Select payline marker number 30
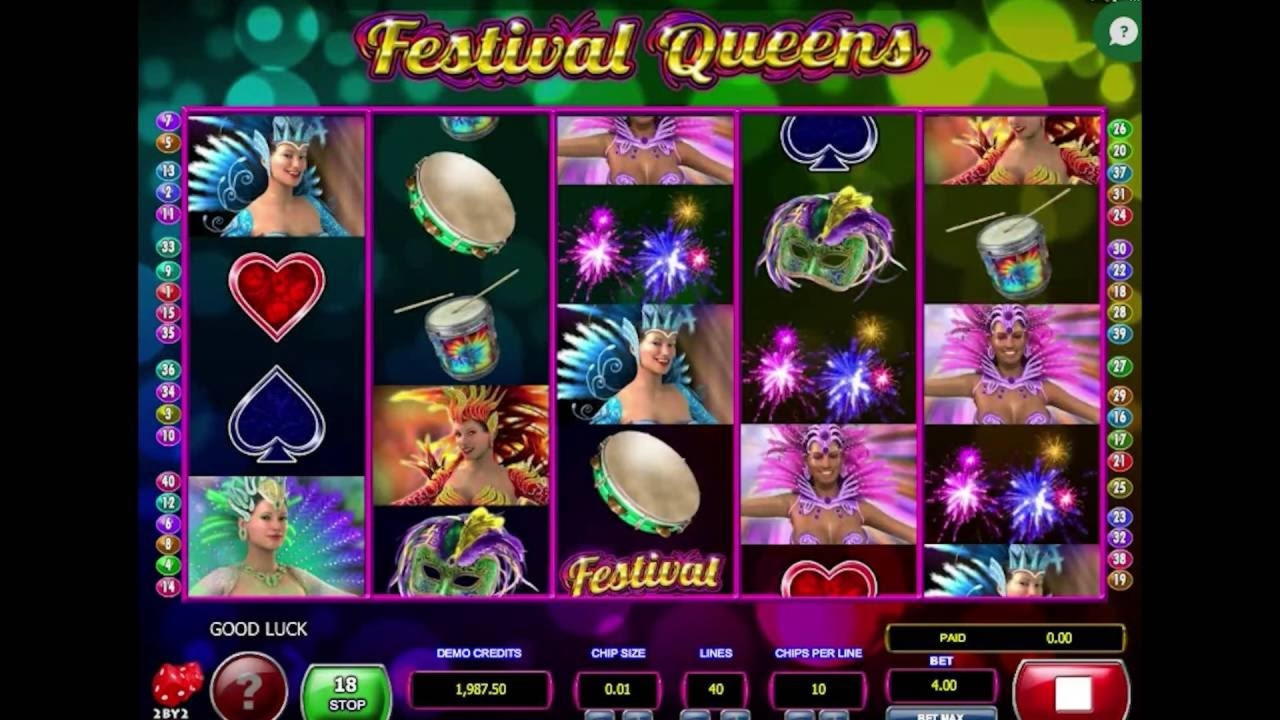This screenshot has width=1280, height=720. (x=1120, y=249)
